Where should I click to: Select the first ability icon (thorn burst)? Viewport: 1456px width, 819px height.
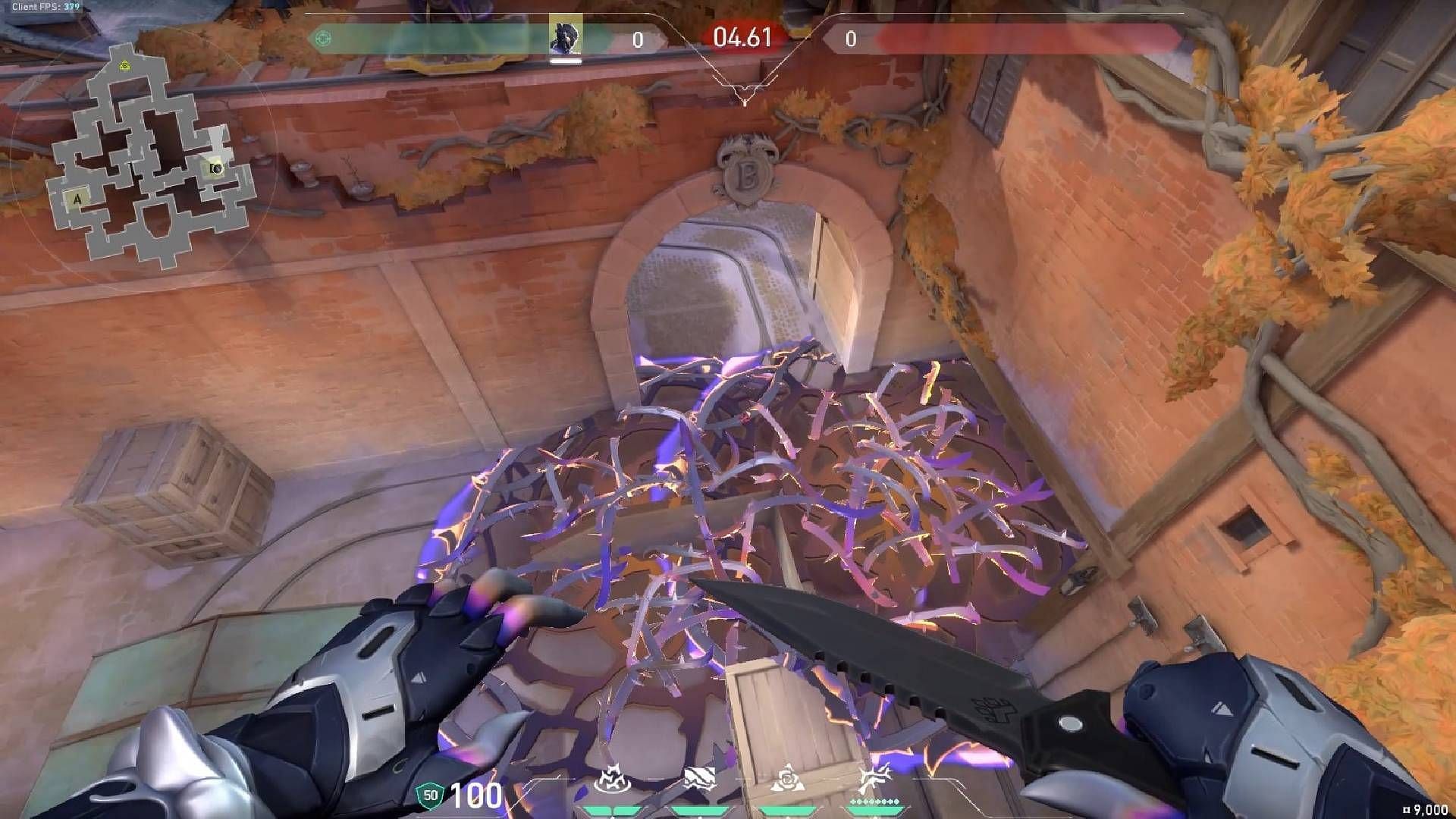tap(614, 781)
